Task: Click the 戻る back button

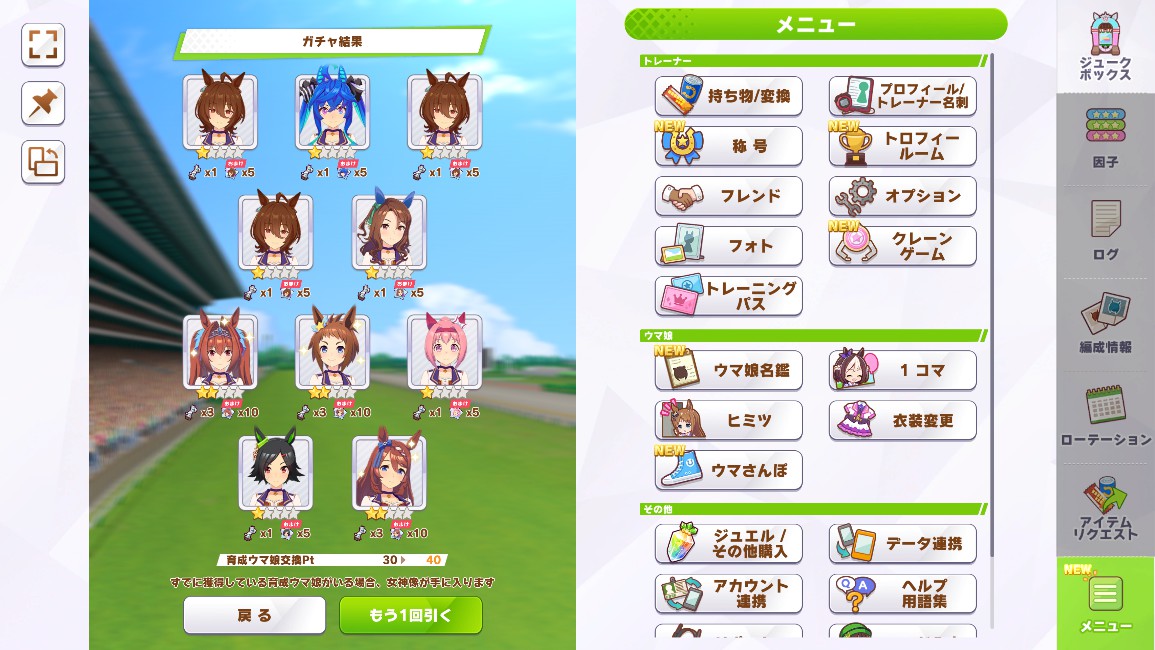Action: coord(254,615)
